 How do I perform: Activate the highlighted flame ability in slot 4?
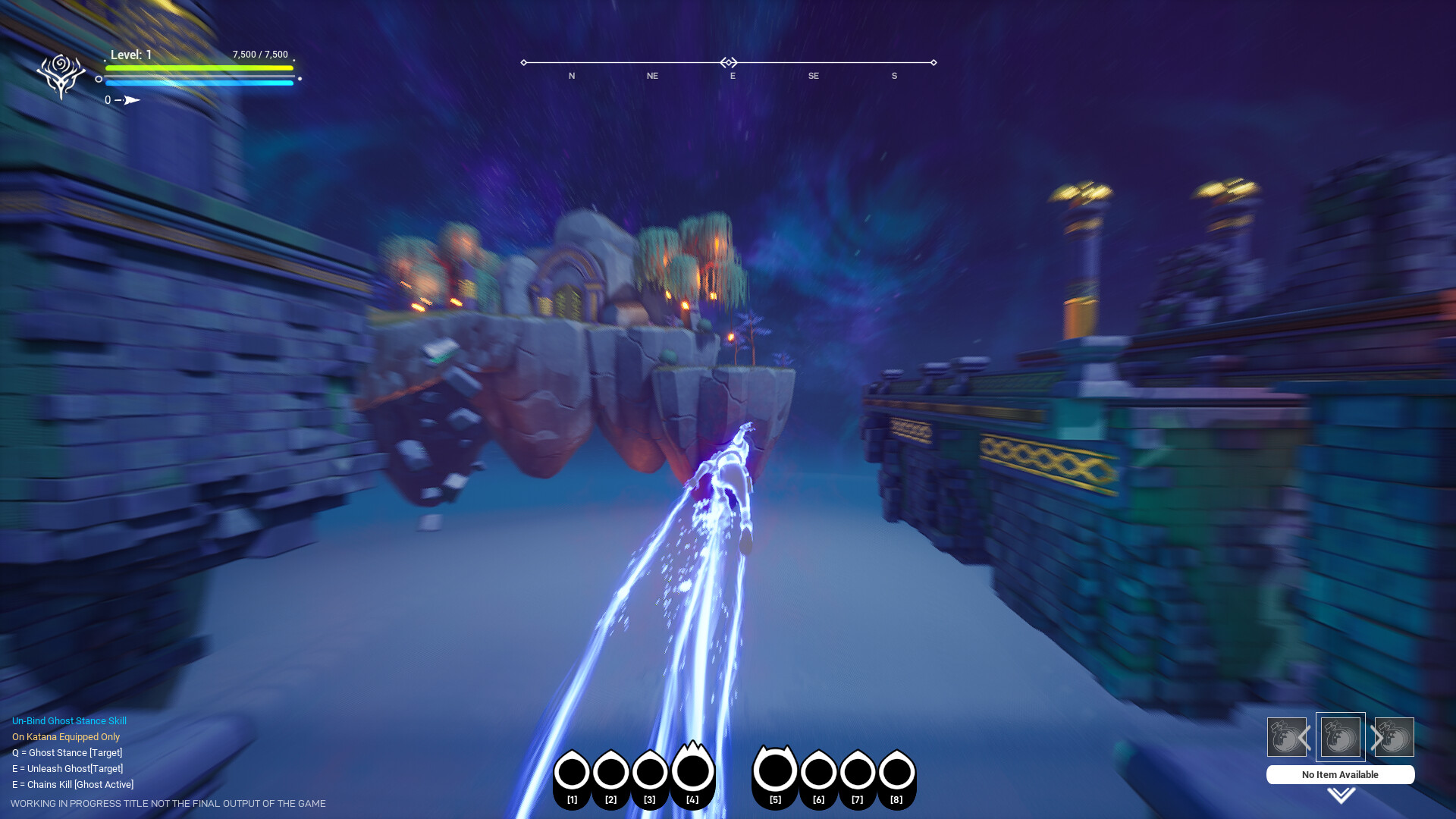click(692, 773)
